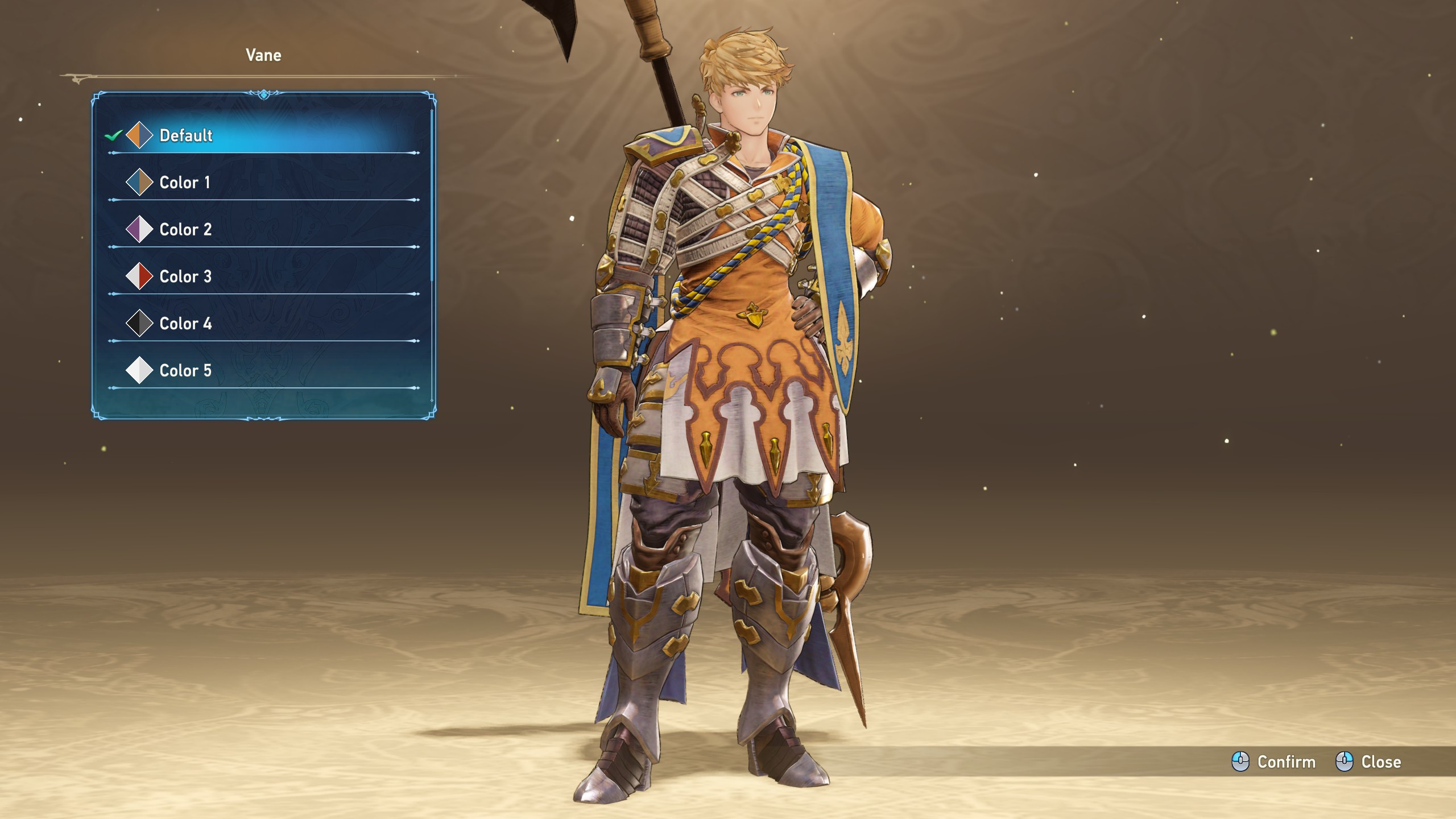Pick the Color 2 outfit option

pos(185,230)
